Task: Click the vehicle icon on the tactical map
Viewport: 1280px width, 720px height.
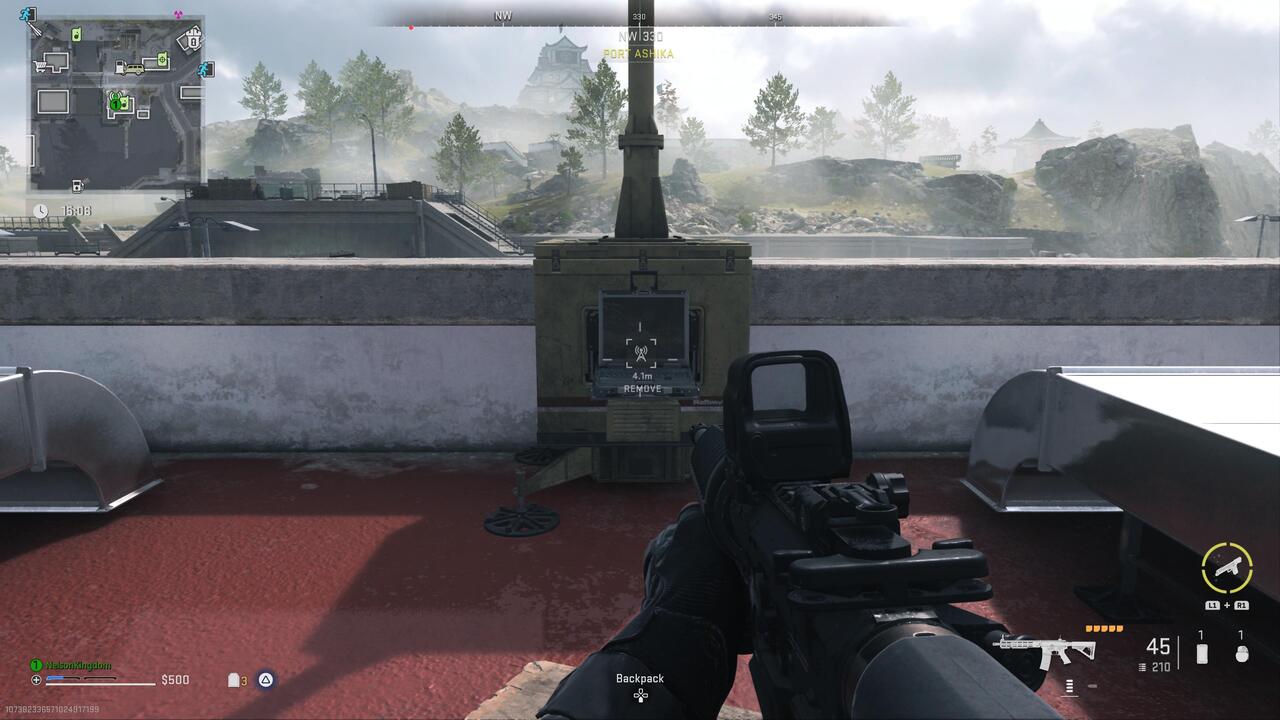Action: pos(133,69)
